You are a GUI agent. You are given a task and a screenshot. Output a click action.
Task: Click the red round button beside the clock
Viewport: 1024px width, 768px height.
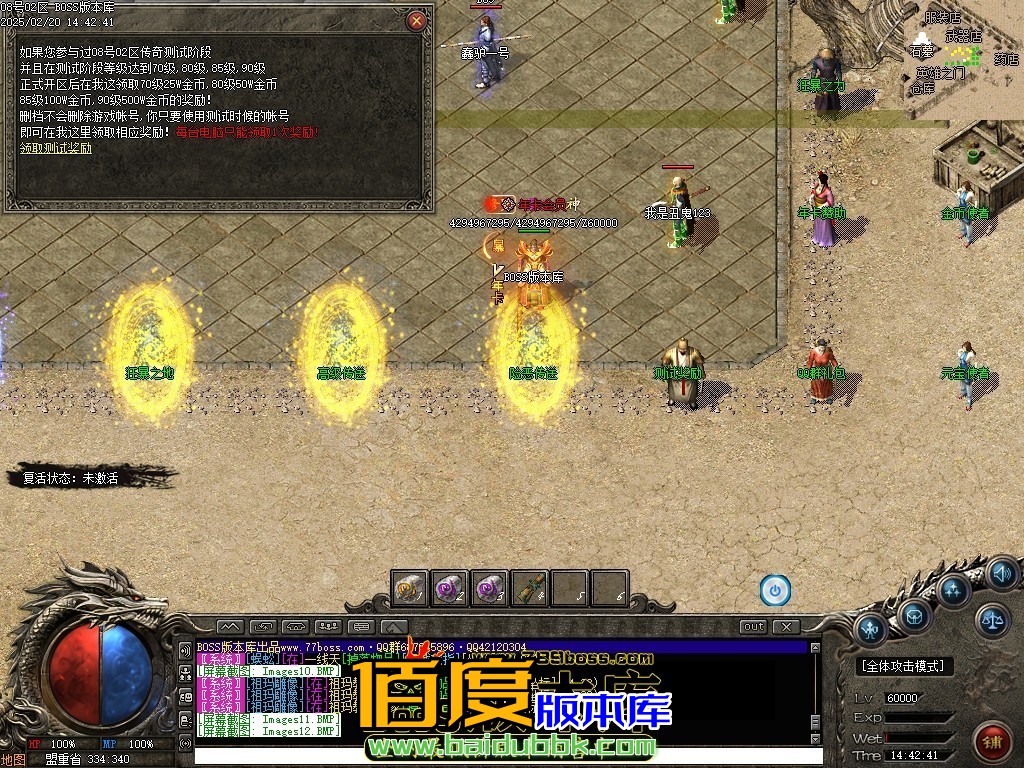pyautogui.click(x=992, y=741)
